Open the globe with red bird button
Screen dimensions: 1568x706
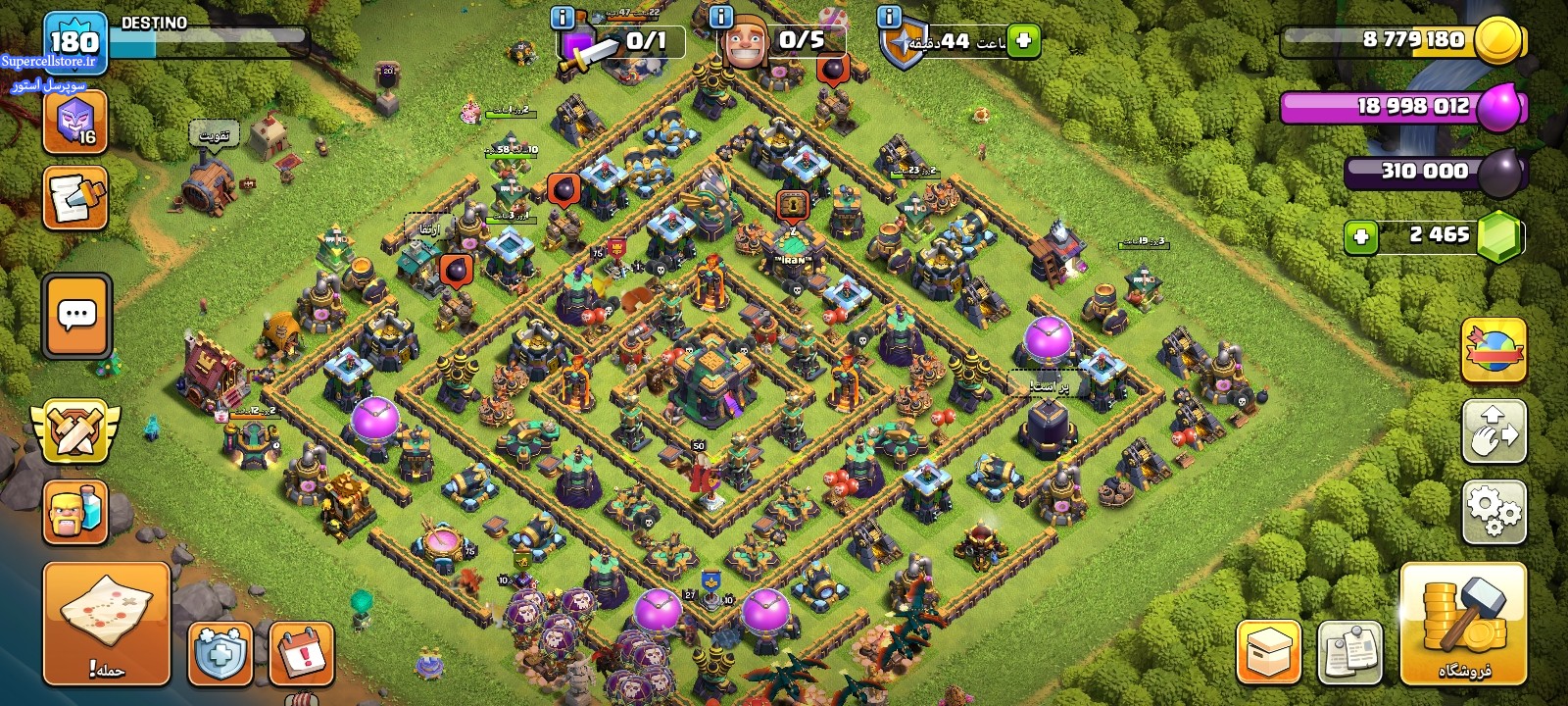click(x=1494, y=350)
